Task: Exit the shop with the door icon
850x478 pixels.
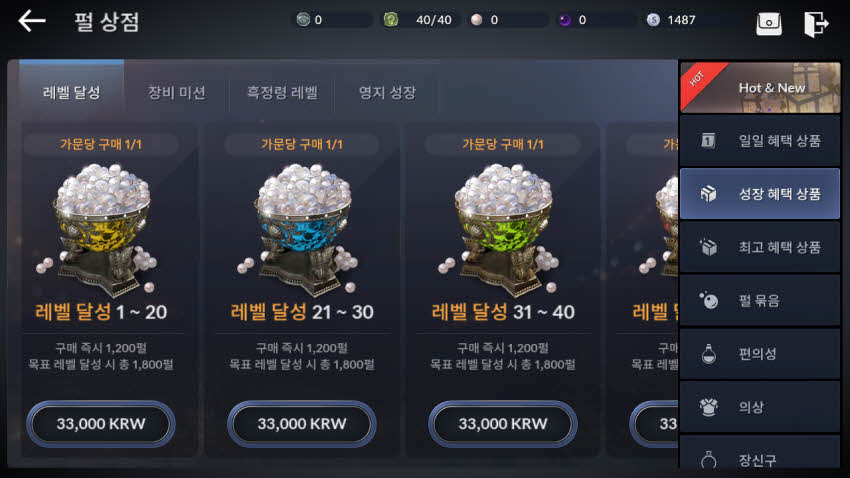Action: click(816, 23)
